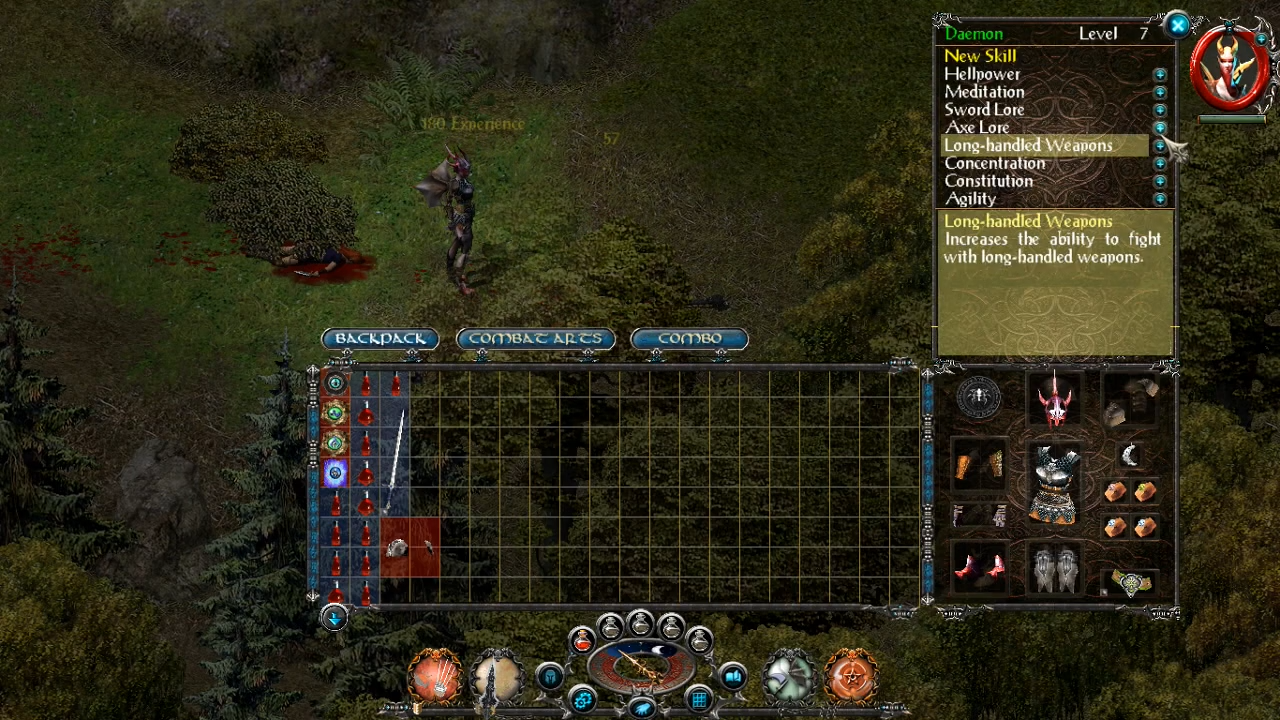Pick the Concentration skill
The image size is (1280, 720).
tap(994, 164)
